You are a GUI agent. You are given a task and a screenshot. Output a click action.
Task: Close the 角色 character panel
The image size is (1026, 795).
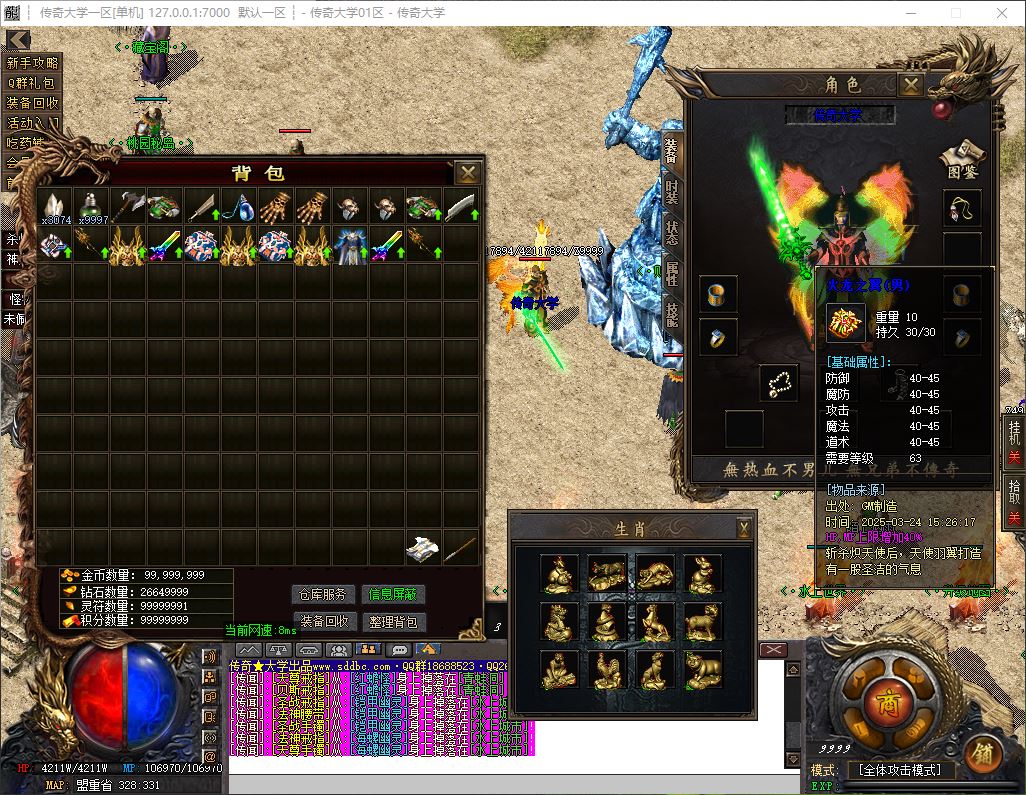910,86
